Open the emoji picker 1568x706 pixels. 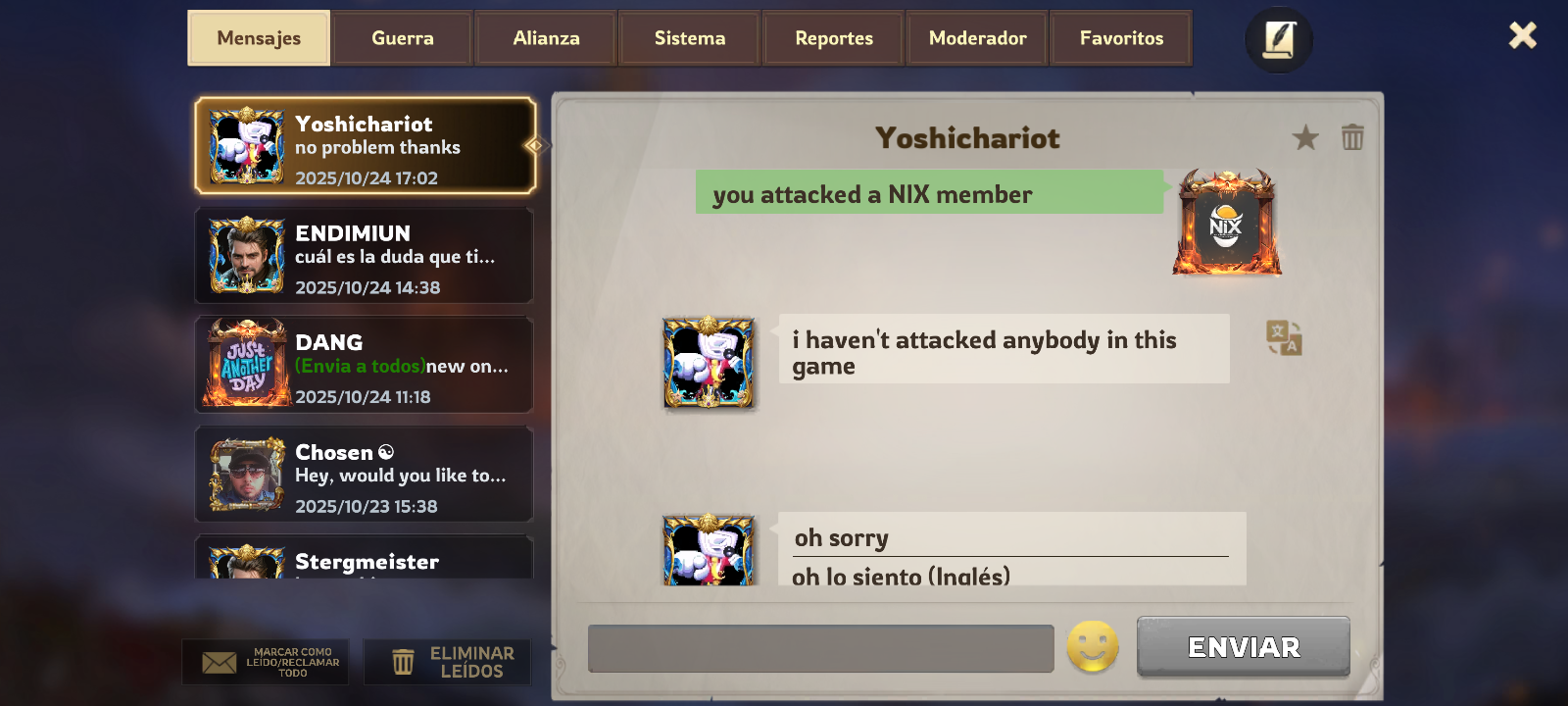1093,647
